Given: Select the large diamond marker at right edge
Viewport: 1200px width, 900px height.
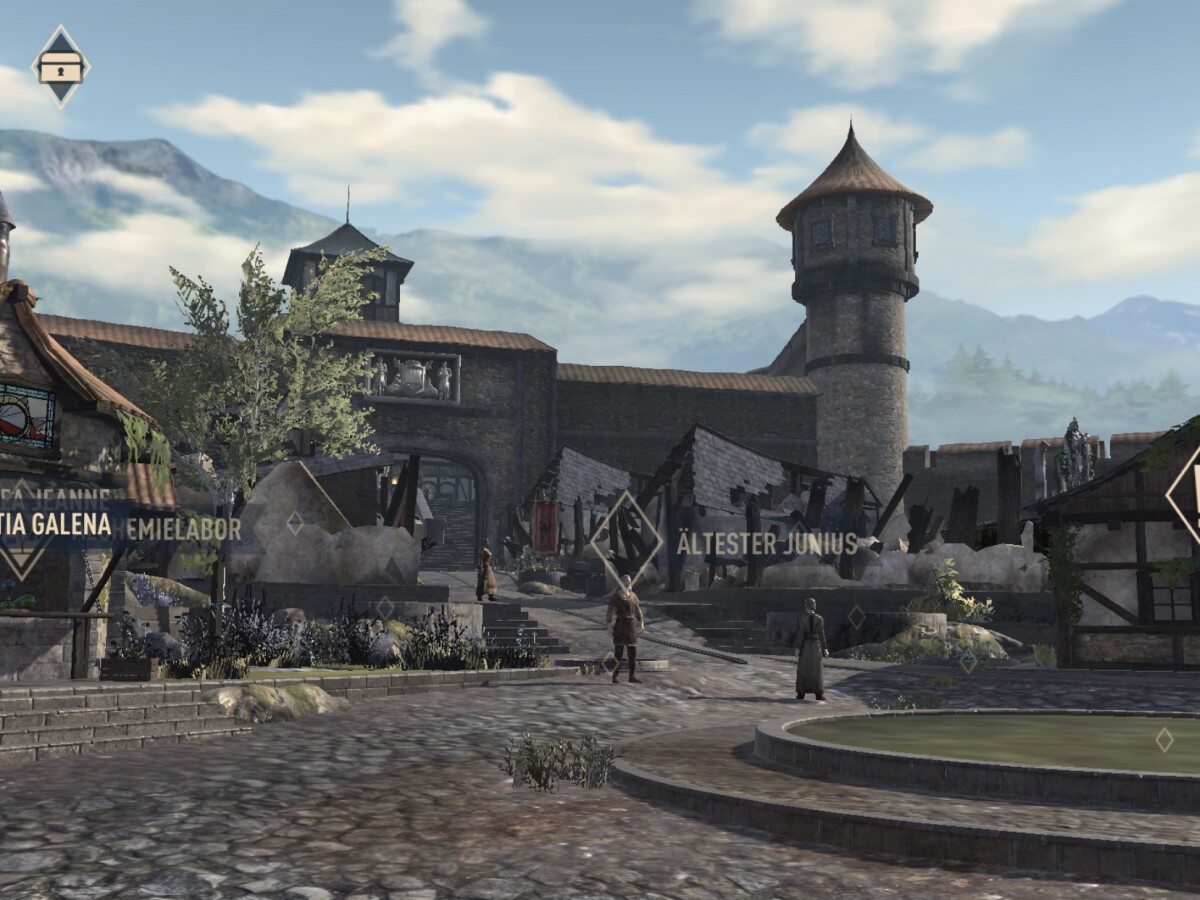Looking at the screenshot, I should pyautogui.click(x=1186, y=497).
